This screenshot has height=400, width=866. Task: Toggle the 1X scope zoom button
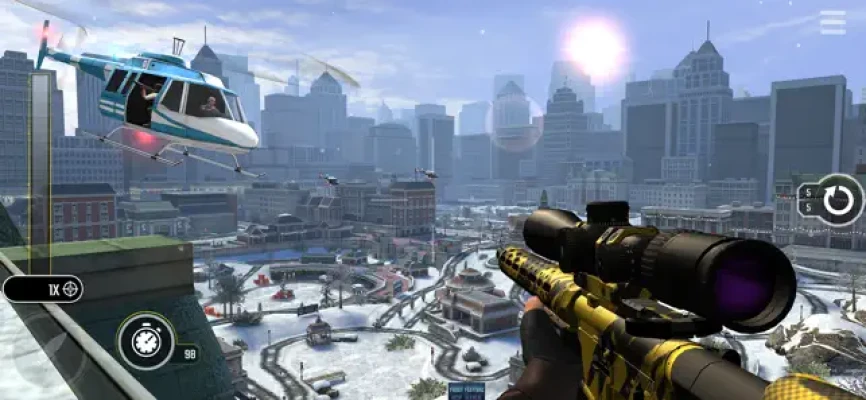pos(45,289)
